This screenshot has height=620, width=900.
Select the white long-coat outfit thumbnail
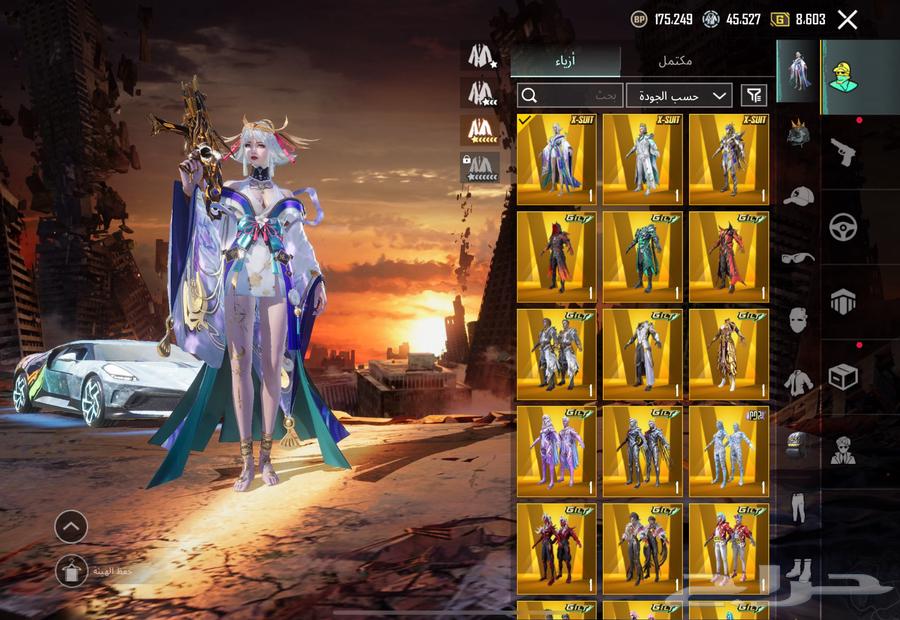[x=643, y=354]
